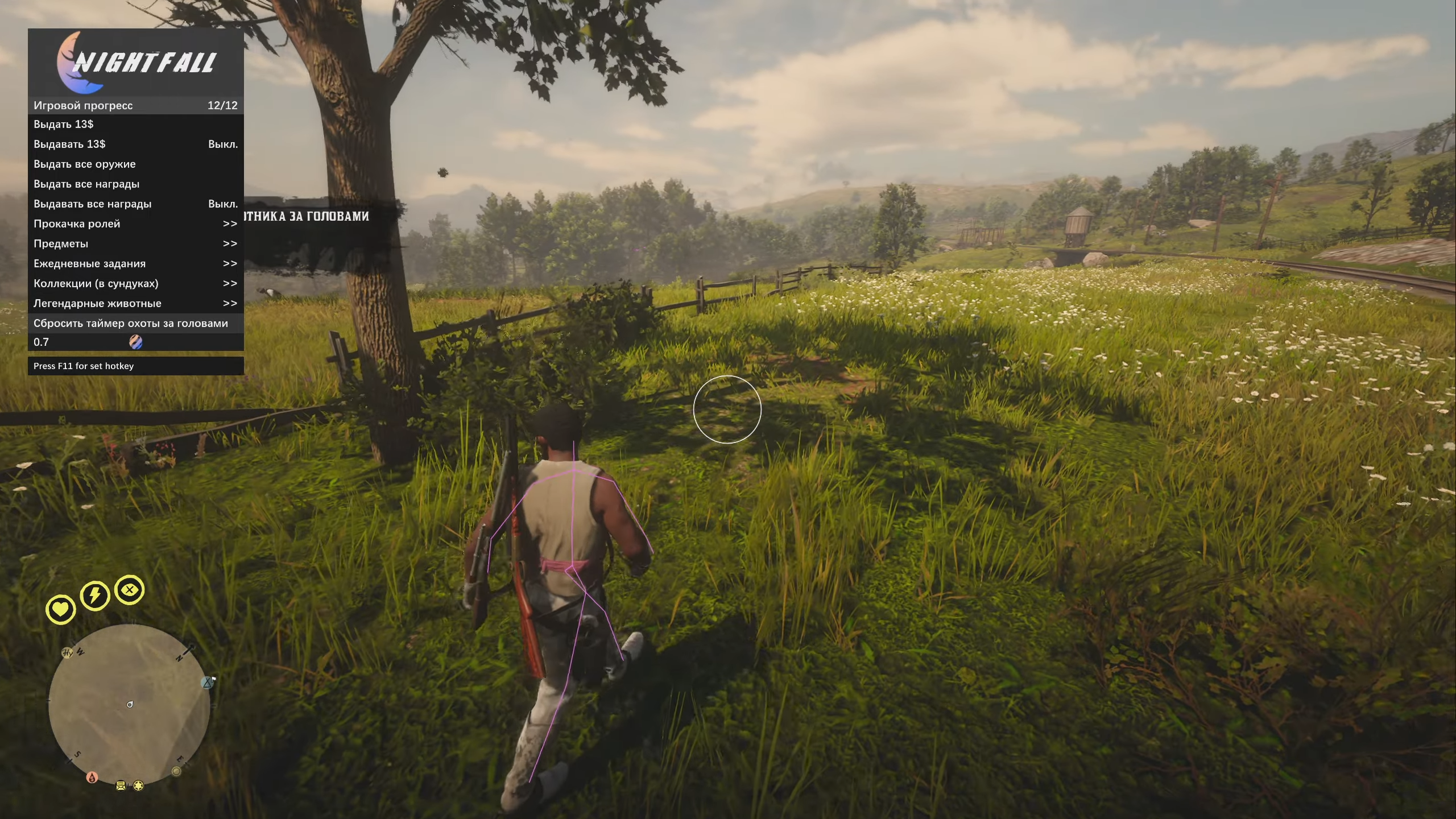Toggle "Выдавать все награды" setting

click(135, 204)
